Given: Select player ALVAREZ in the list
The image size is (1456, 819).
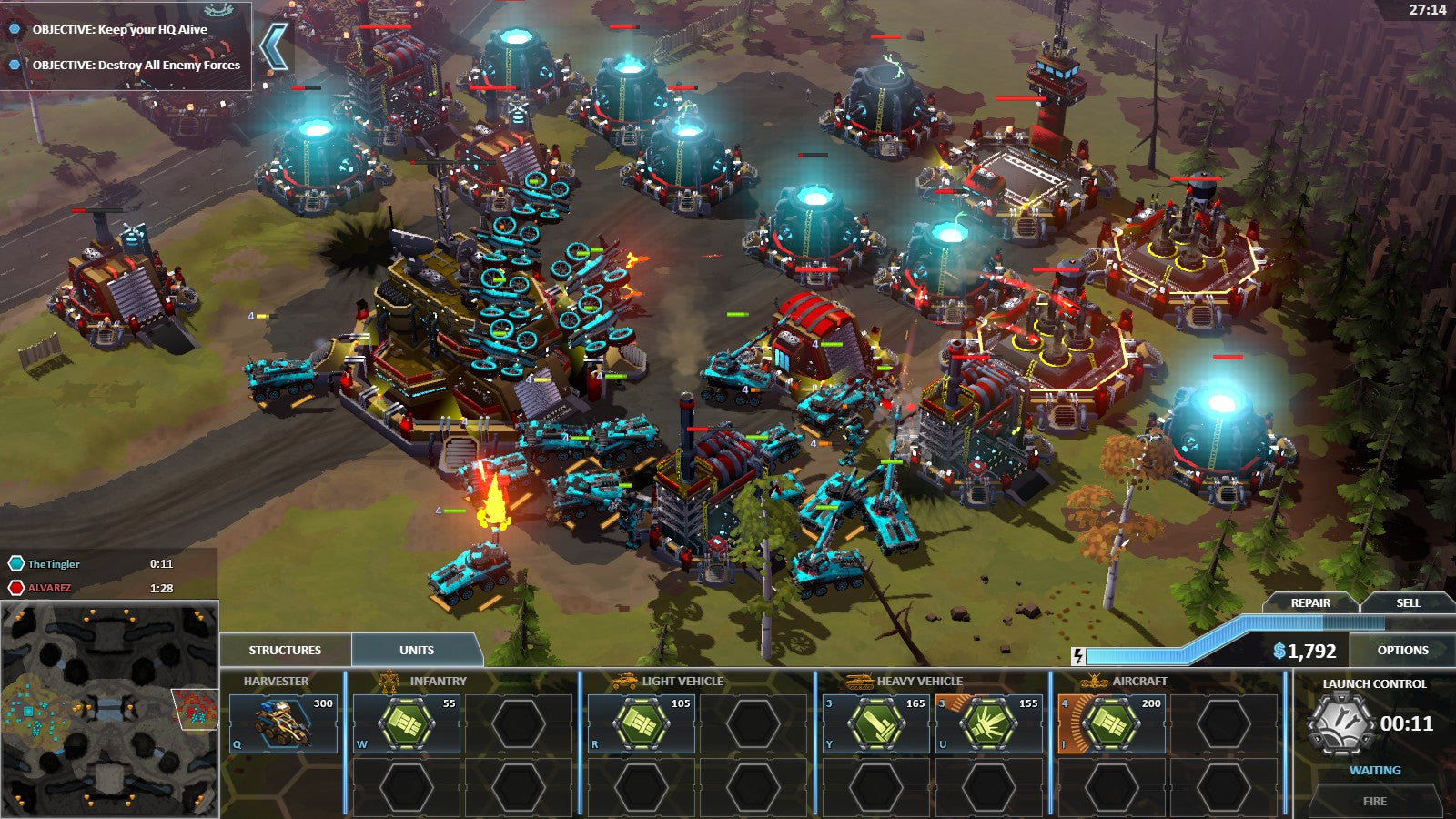Looking at the screenshot, I should pos(49,588).
